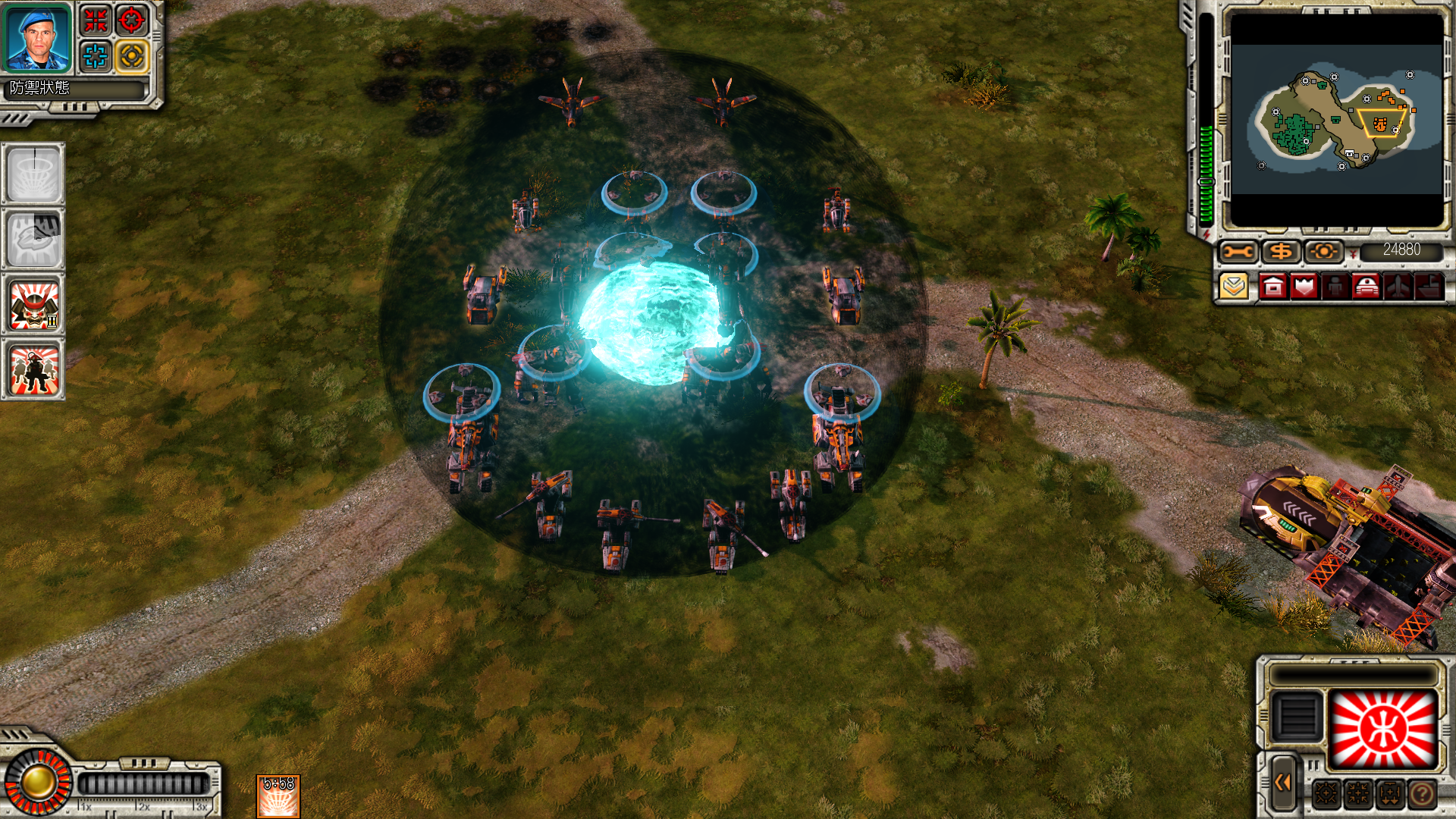This screenshot has width=1456, height=819.
Task: Trigger the soldier squad support power
Action: point(33,369)
